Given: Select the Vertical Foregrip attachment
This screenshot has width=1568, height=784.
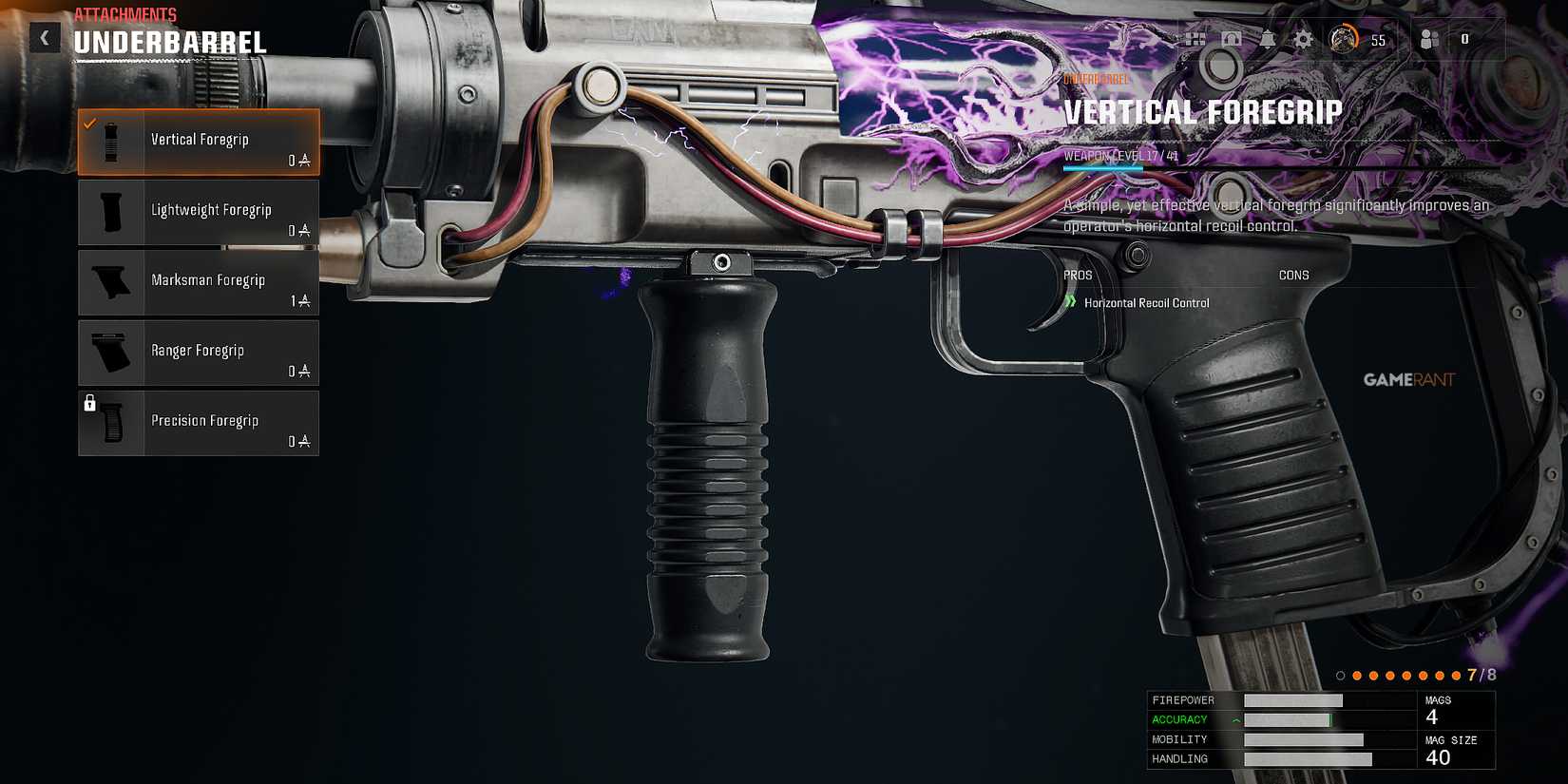Looking at the screenshot, I should (200, 141).
